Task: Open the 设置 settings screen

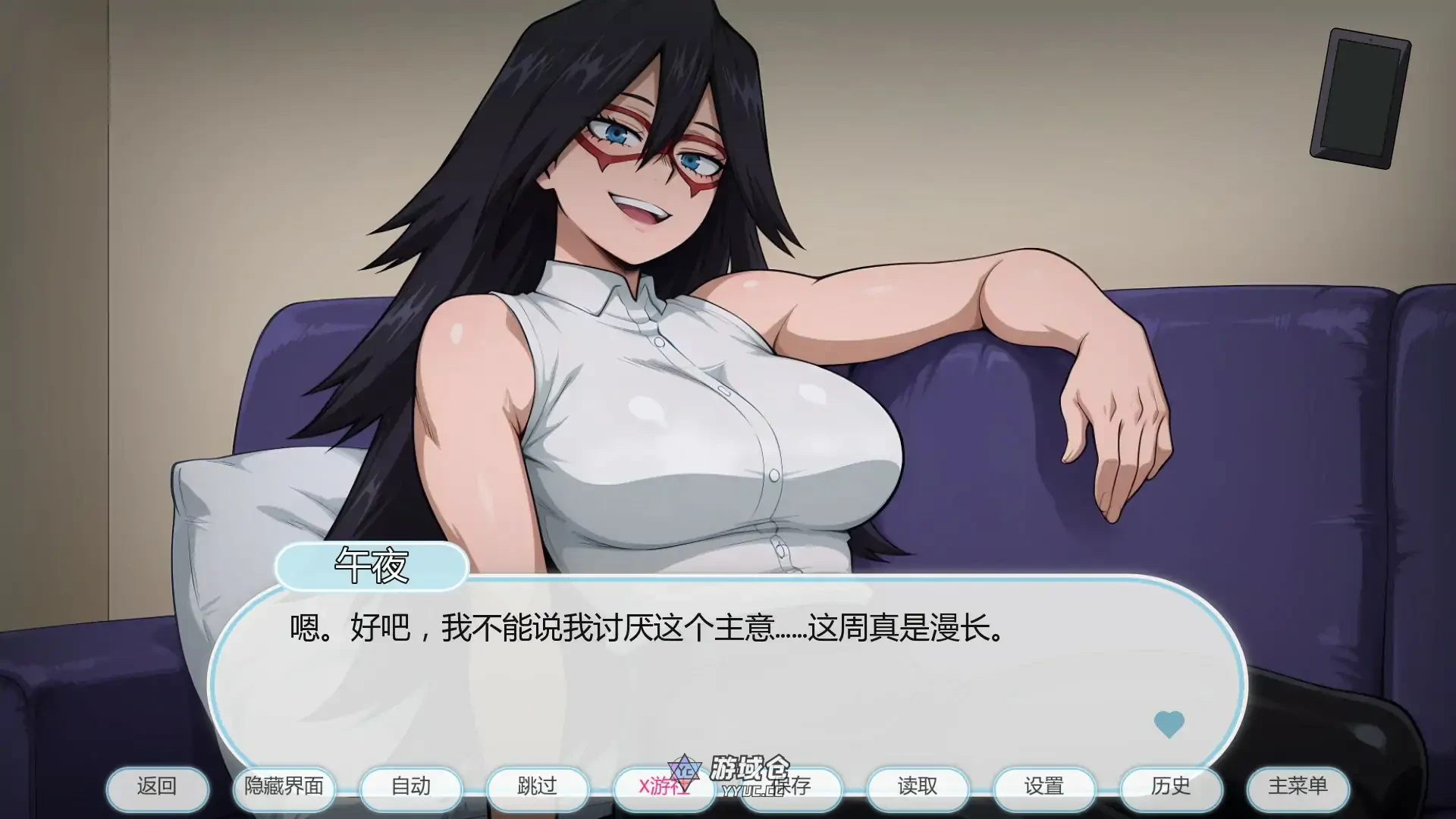Action: point(1045,788)
